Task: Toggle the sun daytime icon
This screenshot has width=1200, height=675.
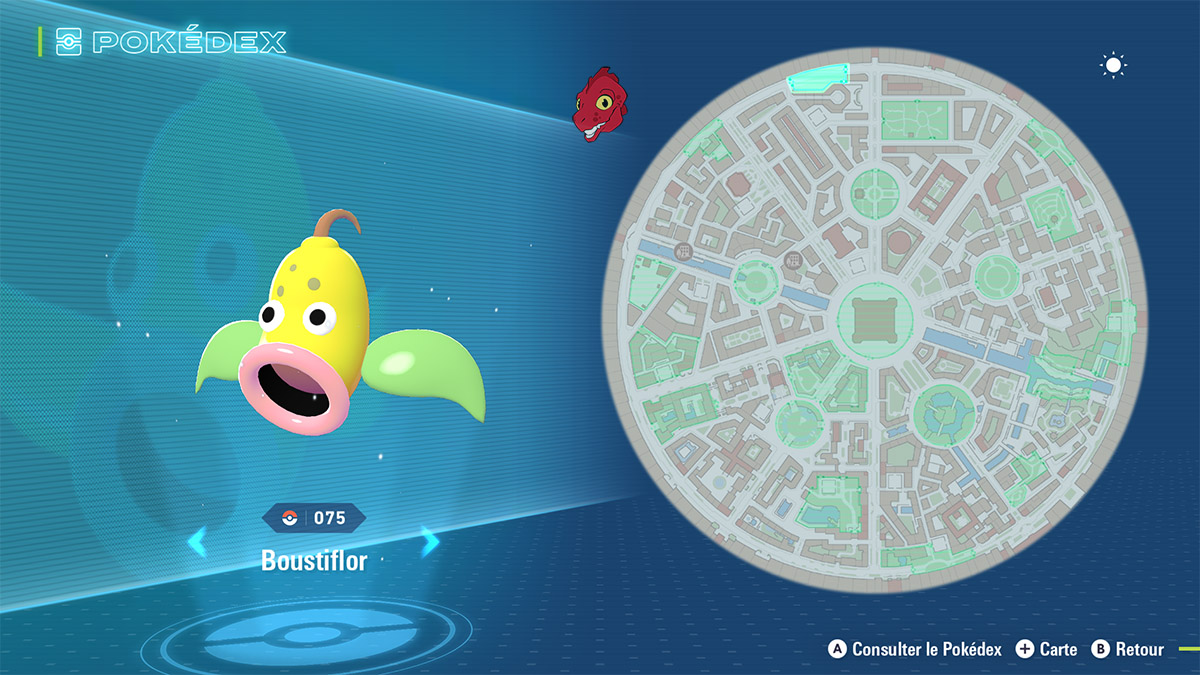Action: pos(1113,66)
